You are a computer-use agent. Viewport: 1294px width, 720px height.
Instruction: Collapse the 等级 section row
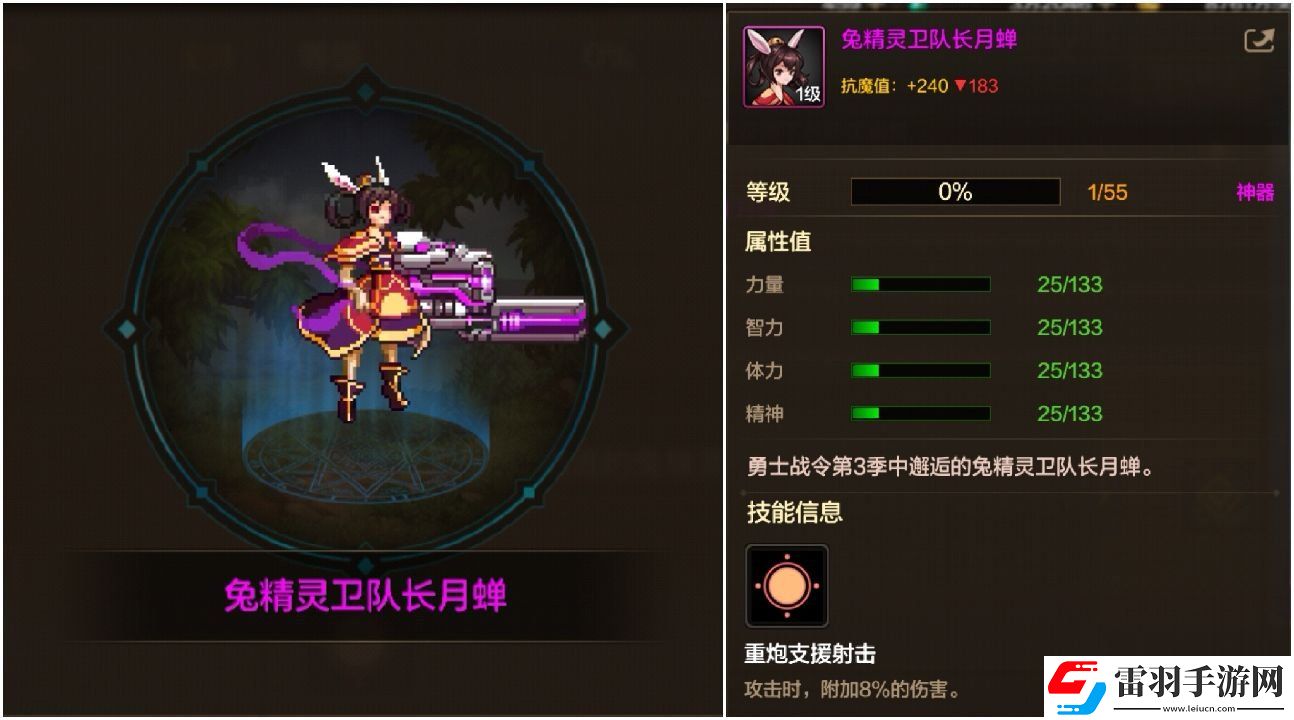click(x=768, y=192)
